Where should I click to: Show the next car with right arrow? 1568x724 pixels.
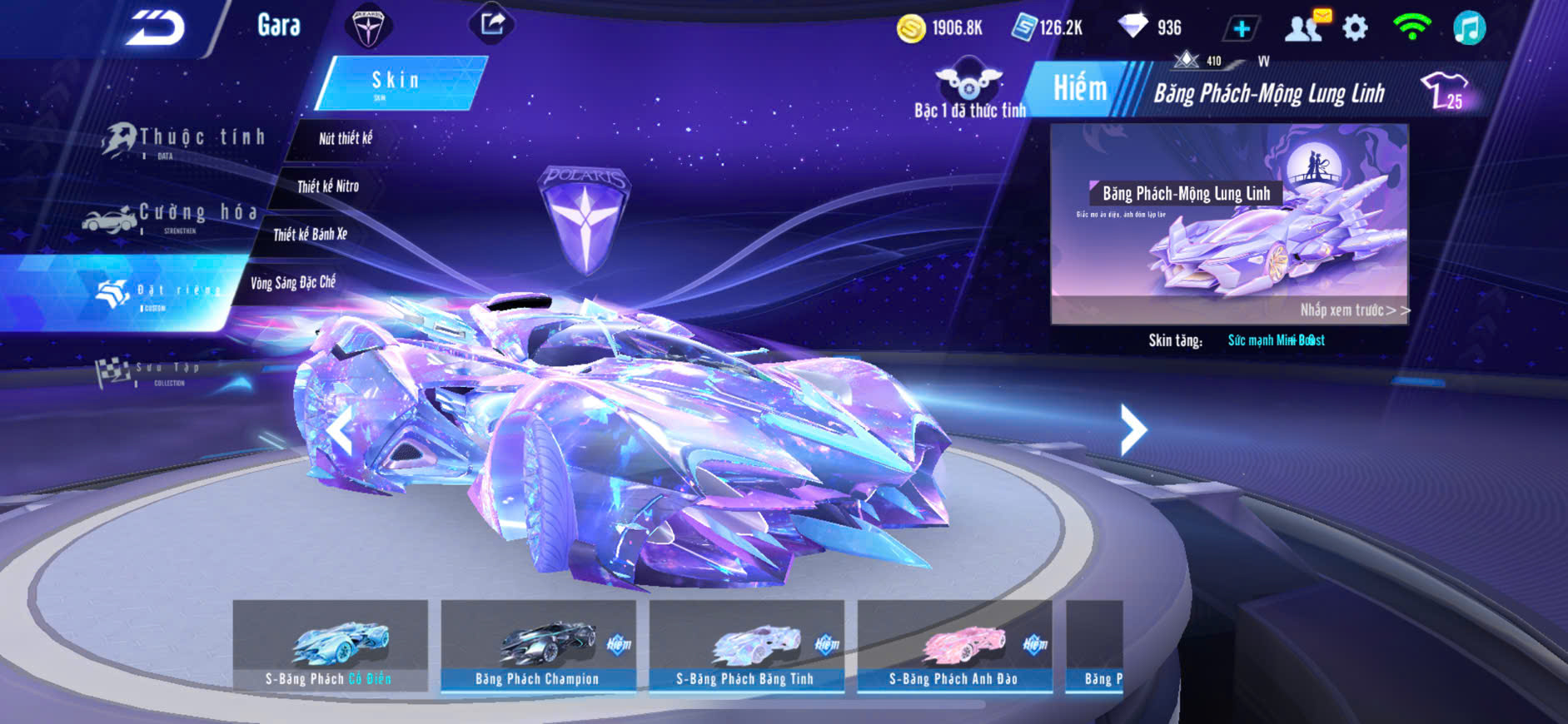tap(1132, 429)
